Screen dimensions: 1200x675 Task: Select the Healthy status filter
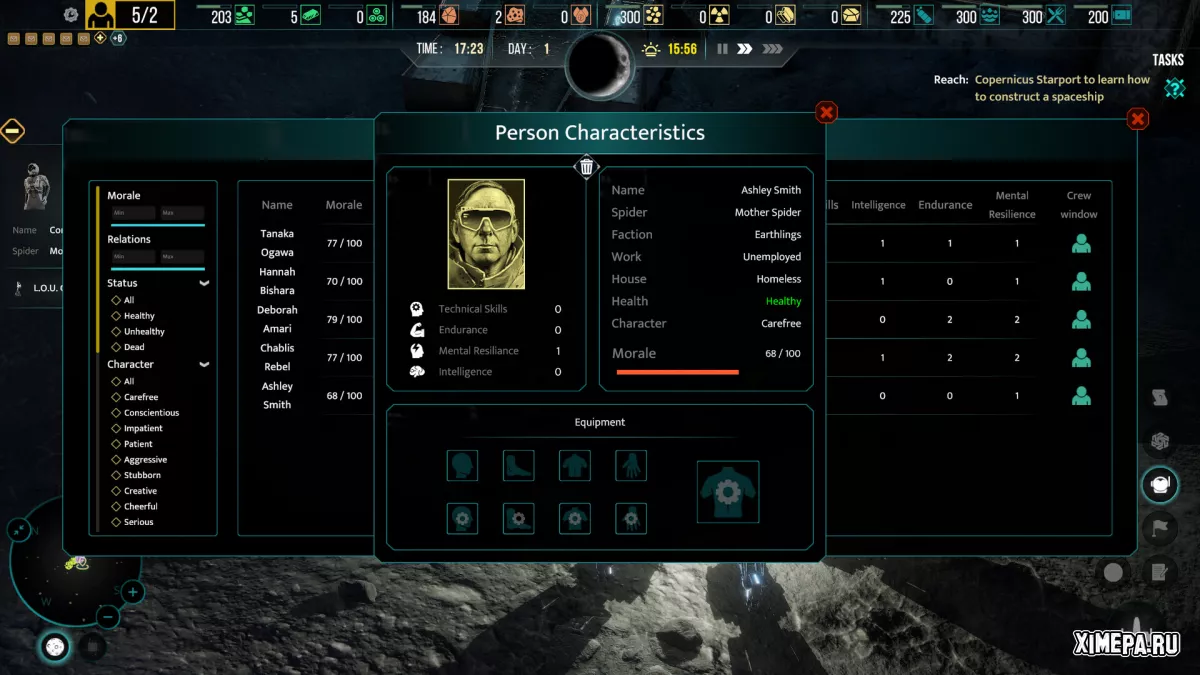[x=116, y=316]
